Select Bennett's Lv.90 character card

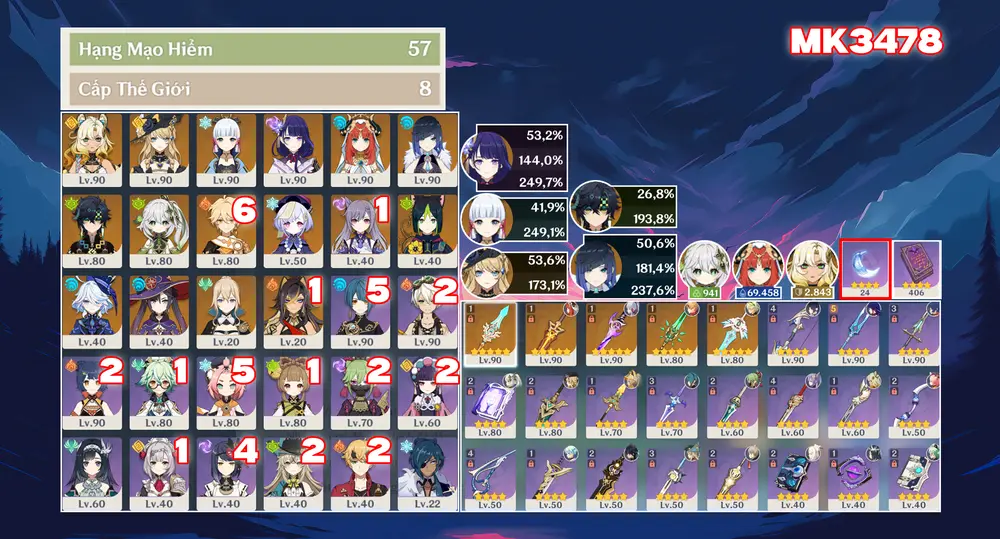click(427, 311)
